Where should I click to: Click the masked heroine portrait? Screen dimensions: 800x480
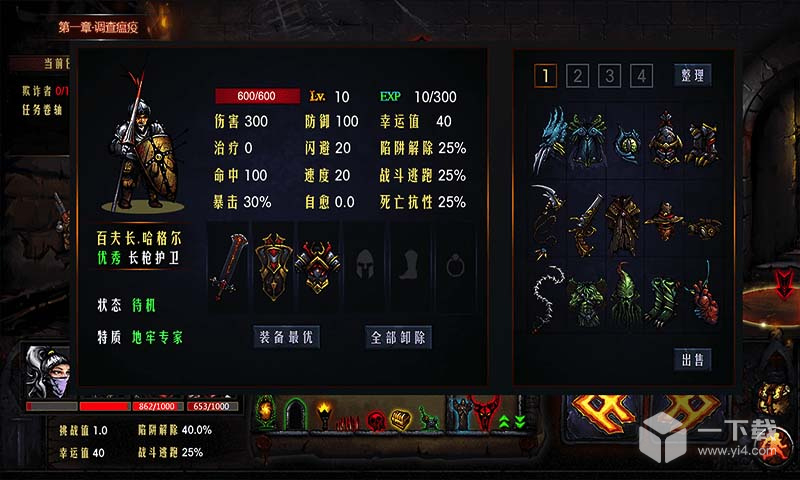pos(49,370)
